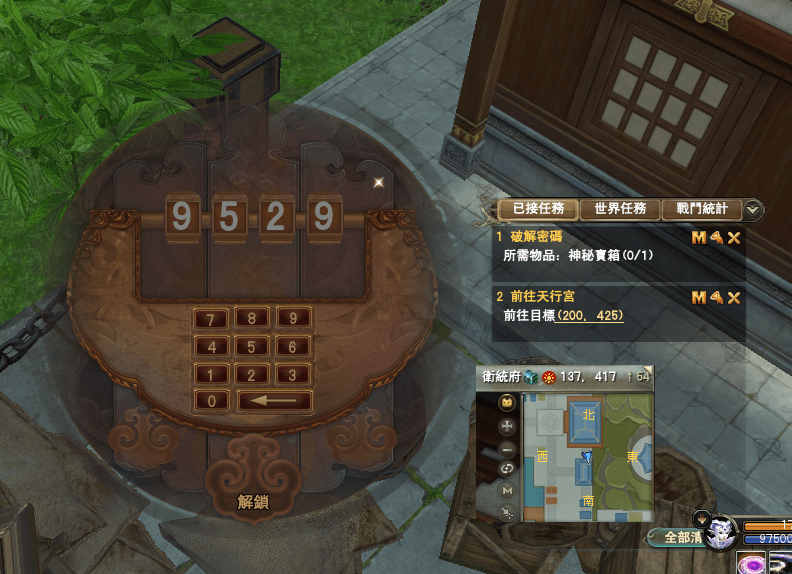Tap keypad number 5
The height and width of the screenshot is (574, 792).
pos(252,348)
